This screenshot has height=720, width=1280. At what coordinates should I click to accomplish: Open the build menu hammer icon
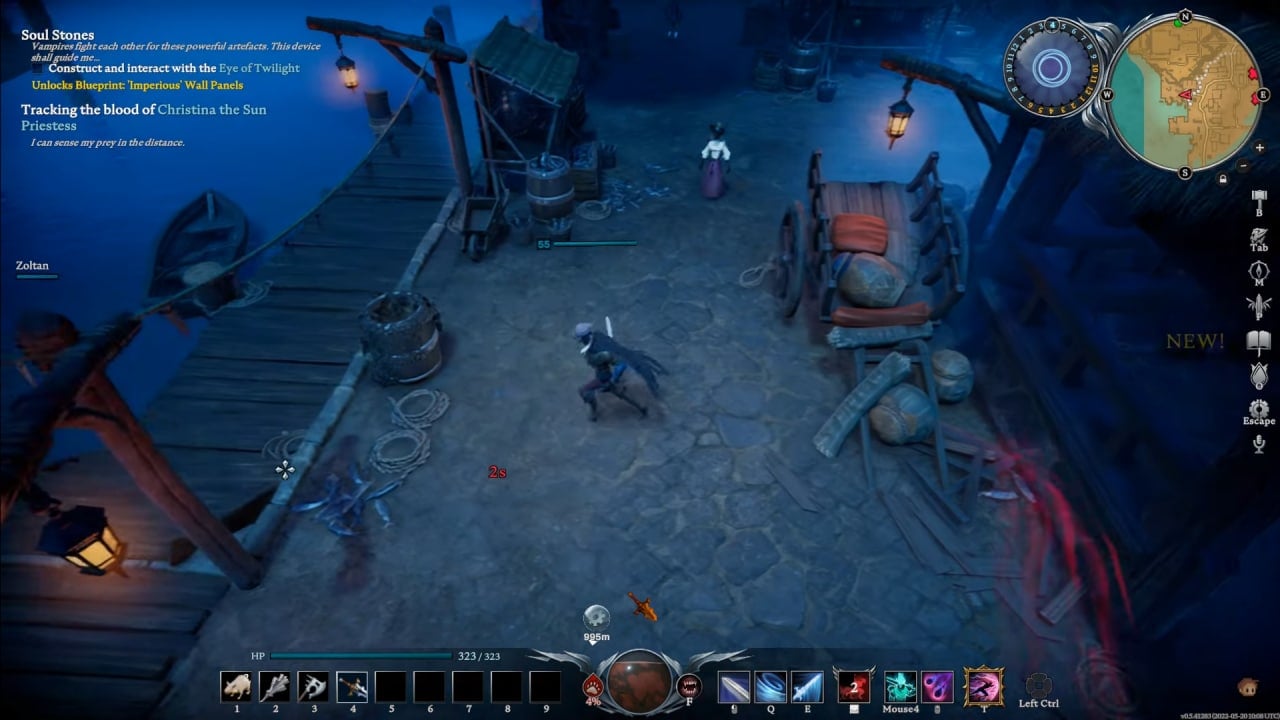pyautogui.click(x=1259, y=198)
